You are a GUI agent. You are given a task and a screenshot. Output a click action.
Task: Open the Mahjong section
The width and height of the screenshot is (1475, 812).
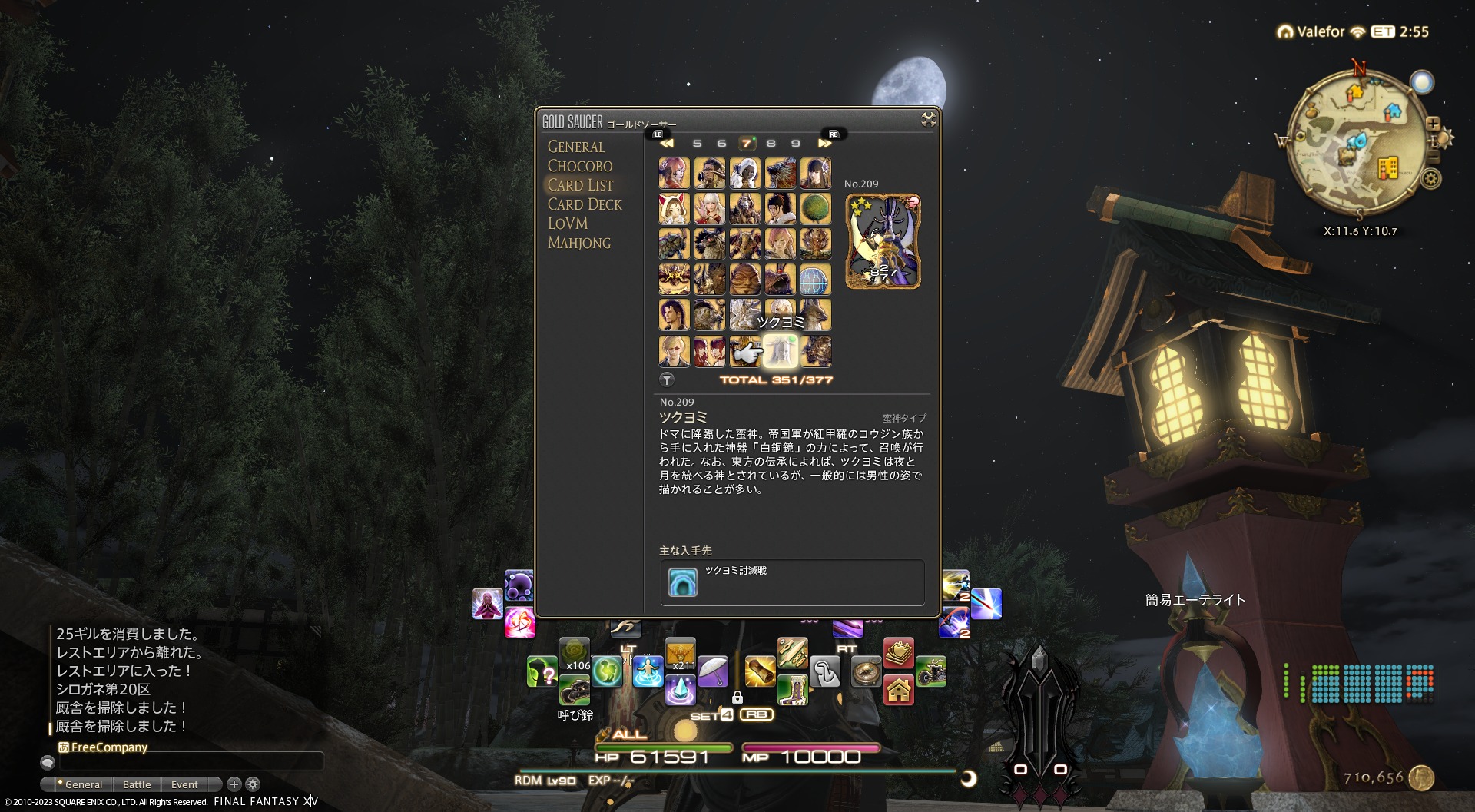click(579, 243)
